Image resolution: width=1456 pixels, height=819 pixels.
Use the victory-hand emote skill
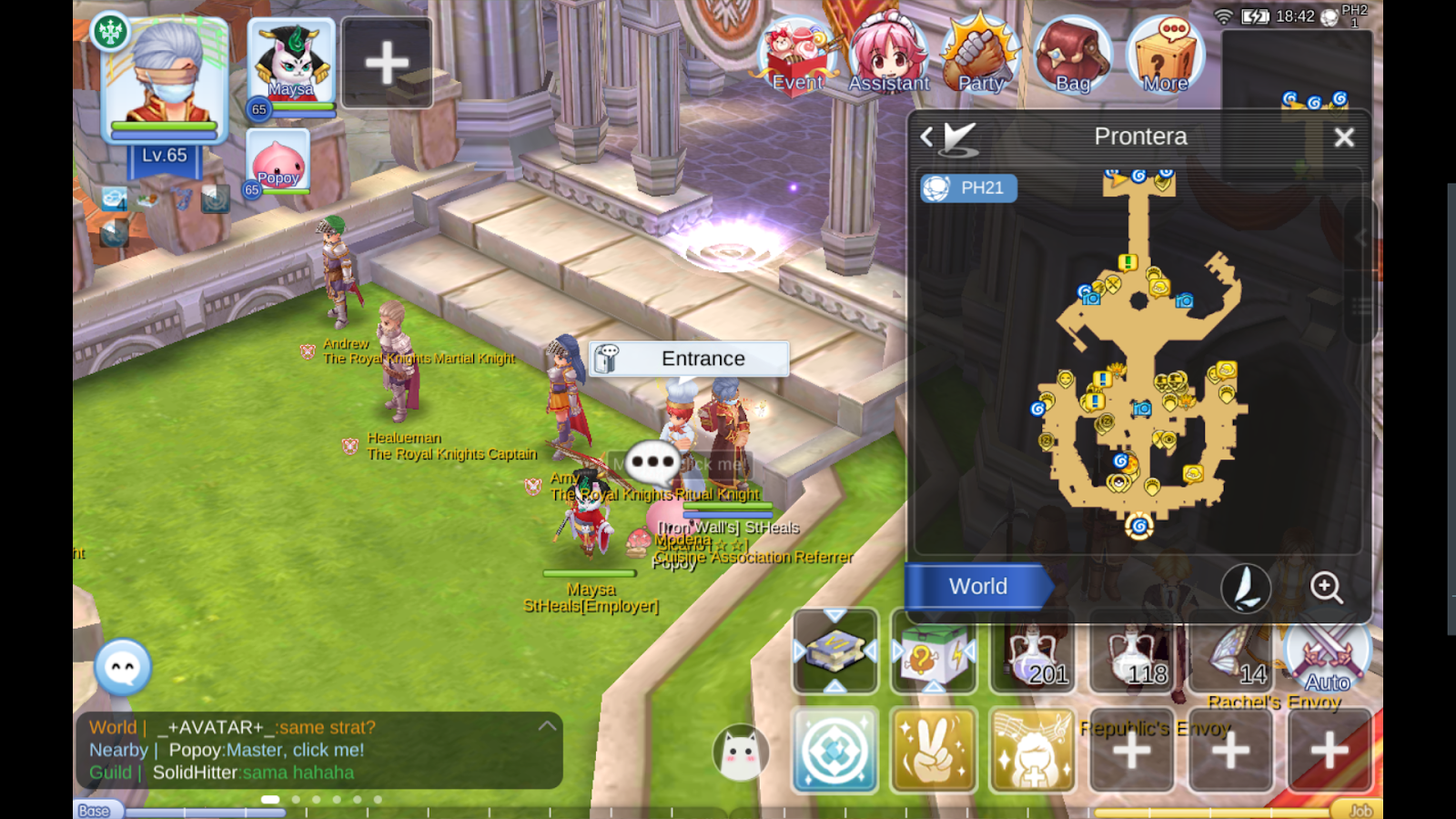point(933,750)
